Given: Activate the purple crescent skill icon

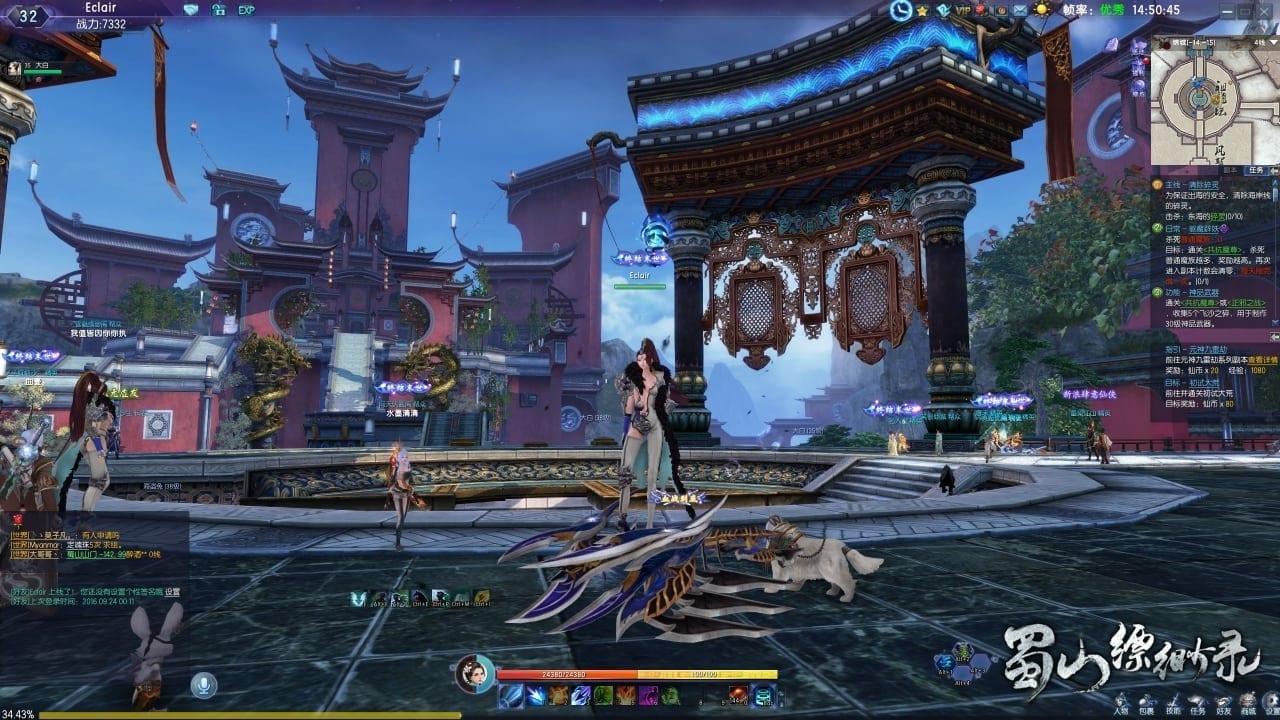Looking at the screenshot, I should pos(650,695).
